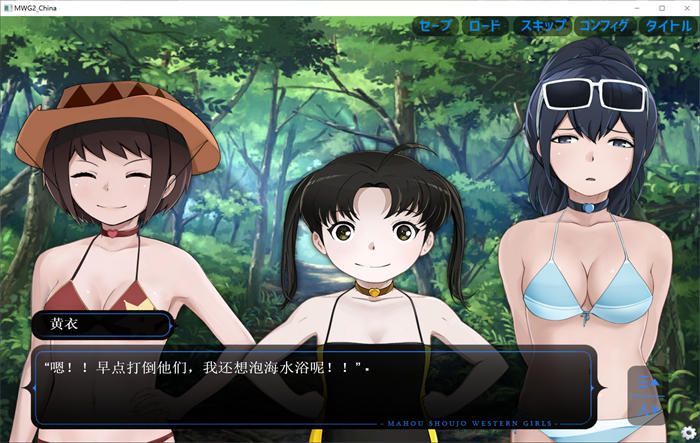Advance the dialogue in the text box
This screenshot has width=700, height=443.
point(315,383)
